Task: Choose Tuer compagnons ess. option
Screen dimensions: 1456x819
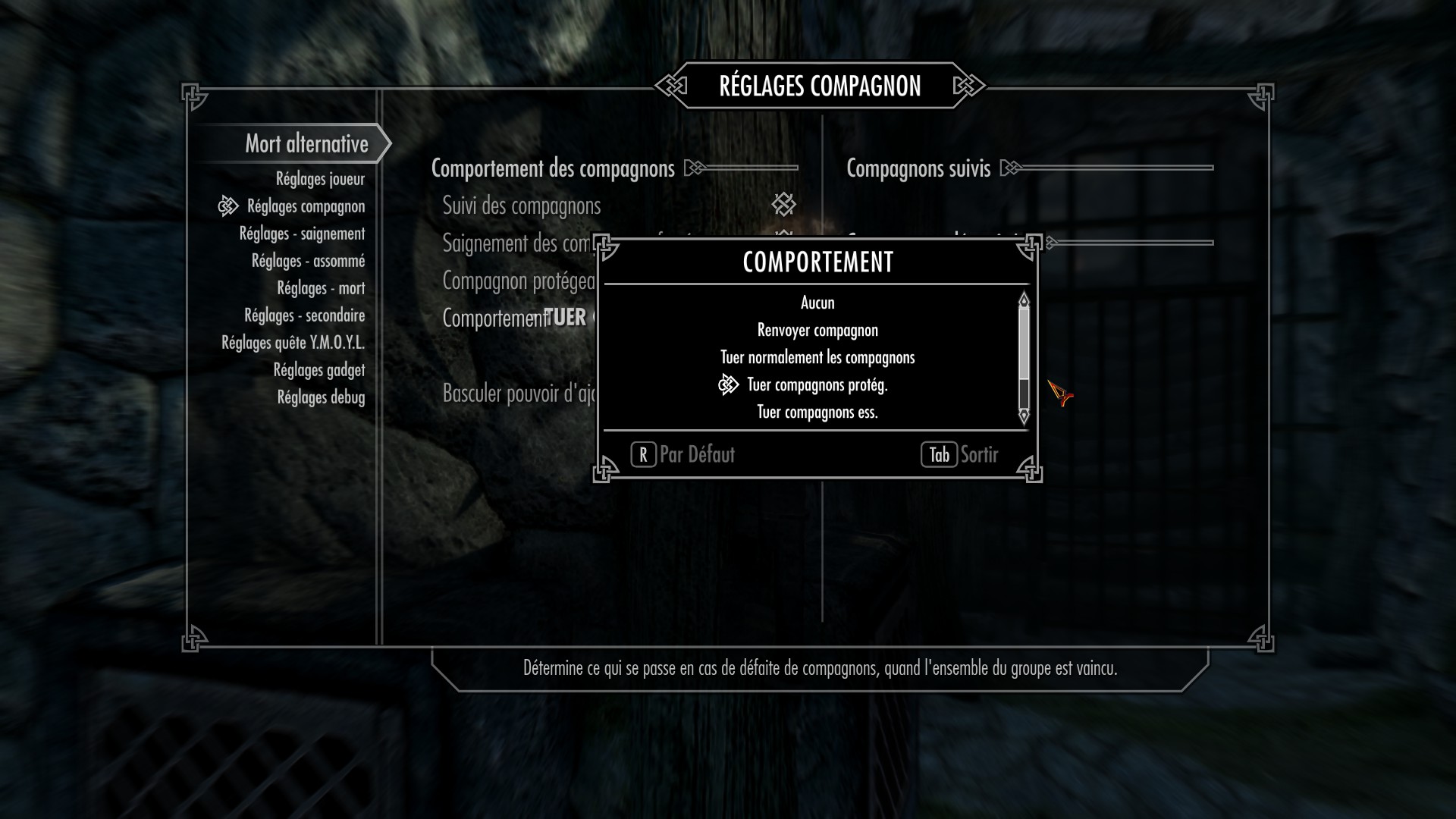Action: (817, 412)
